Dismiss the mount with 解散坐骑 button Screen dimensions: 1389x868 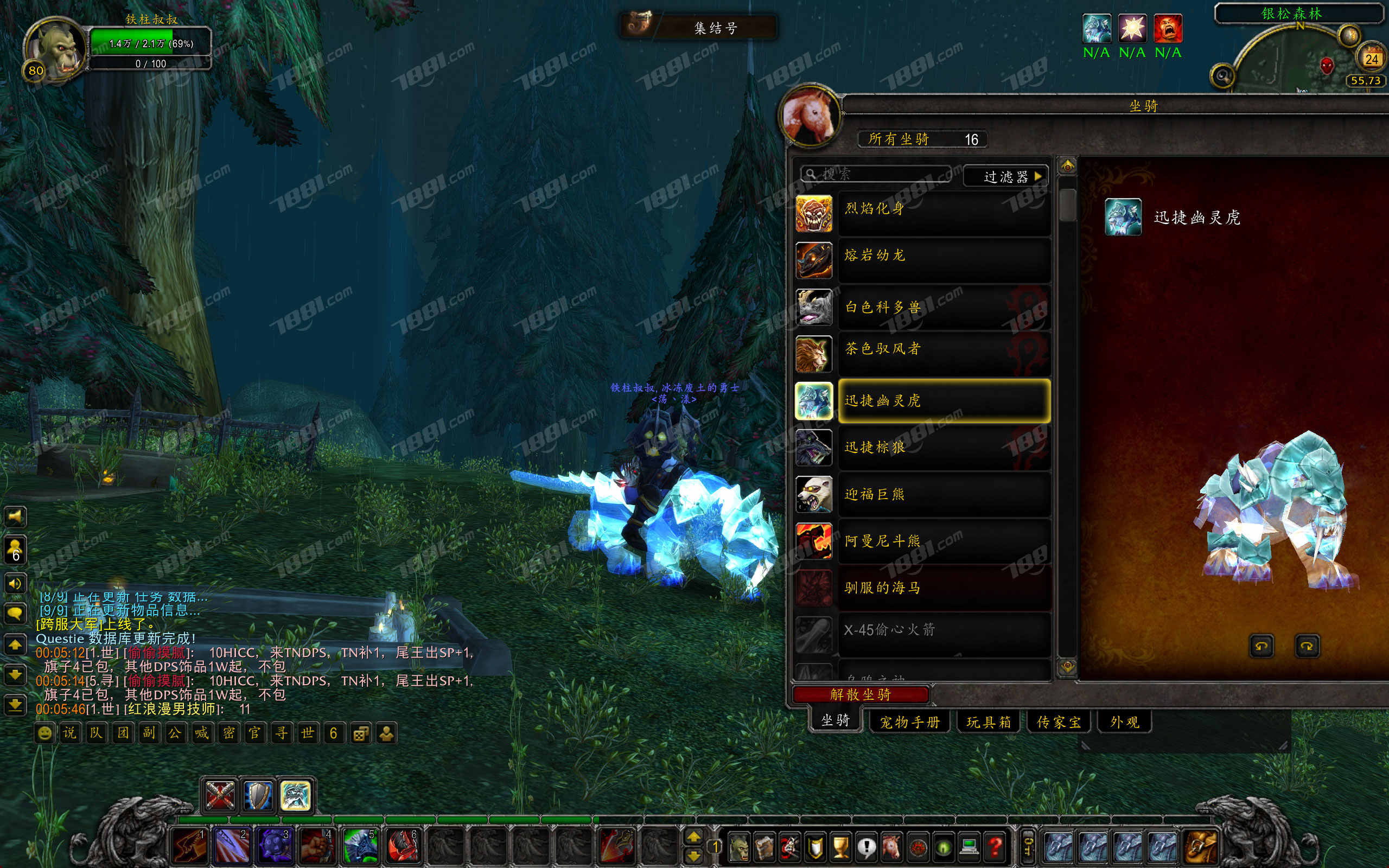[x=860, y=694]
